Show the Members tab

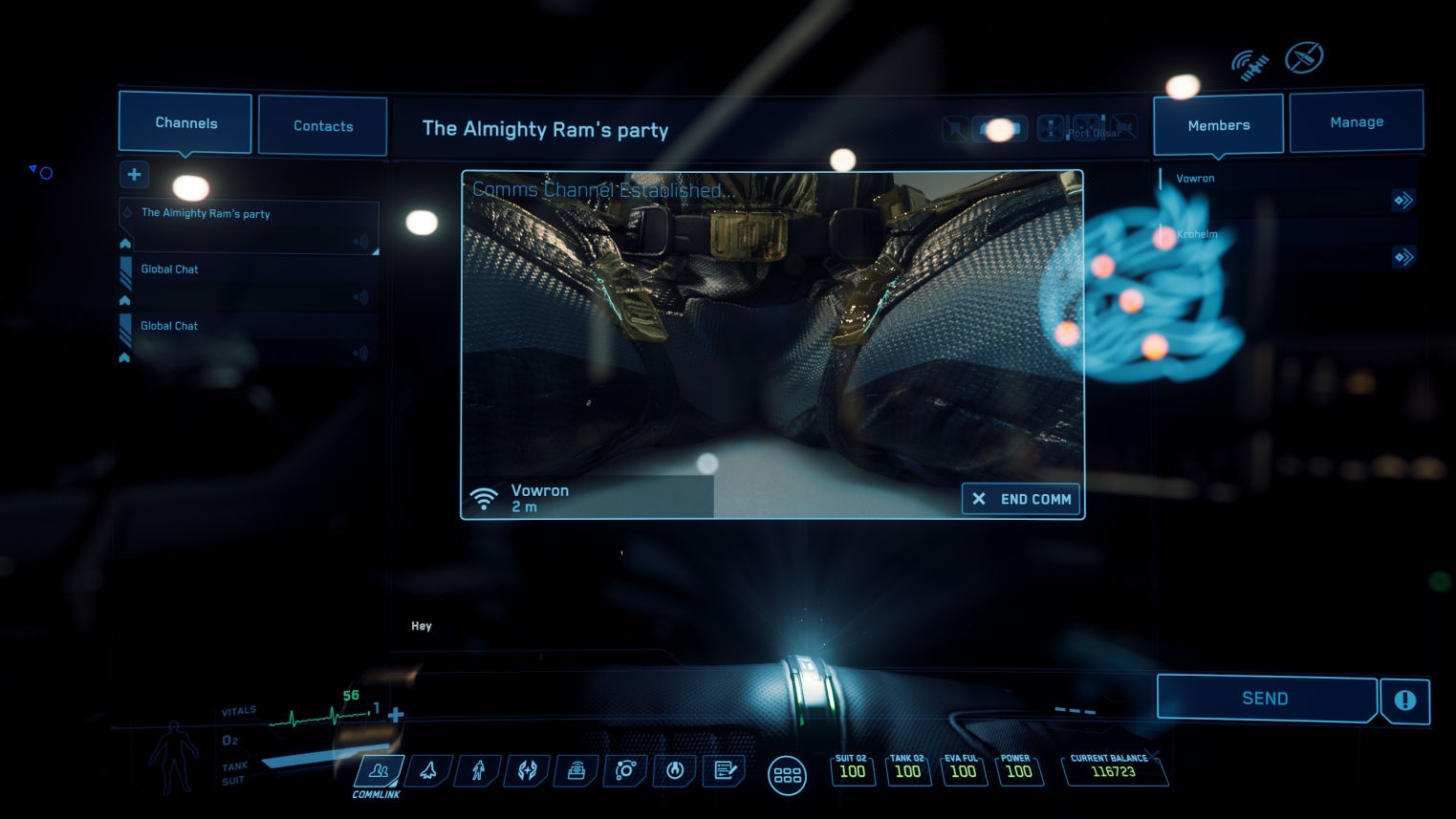tap(1218, 125)
